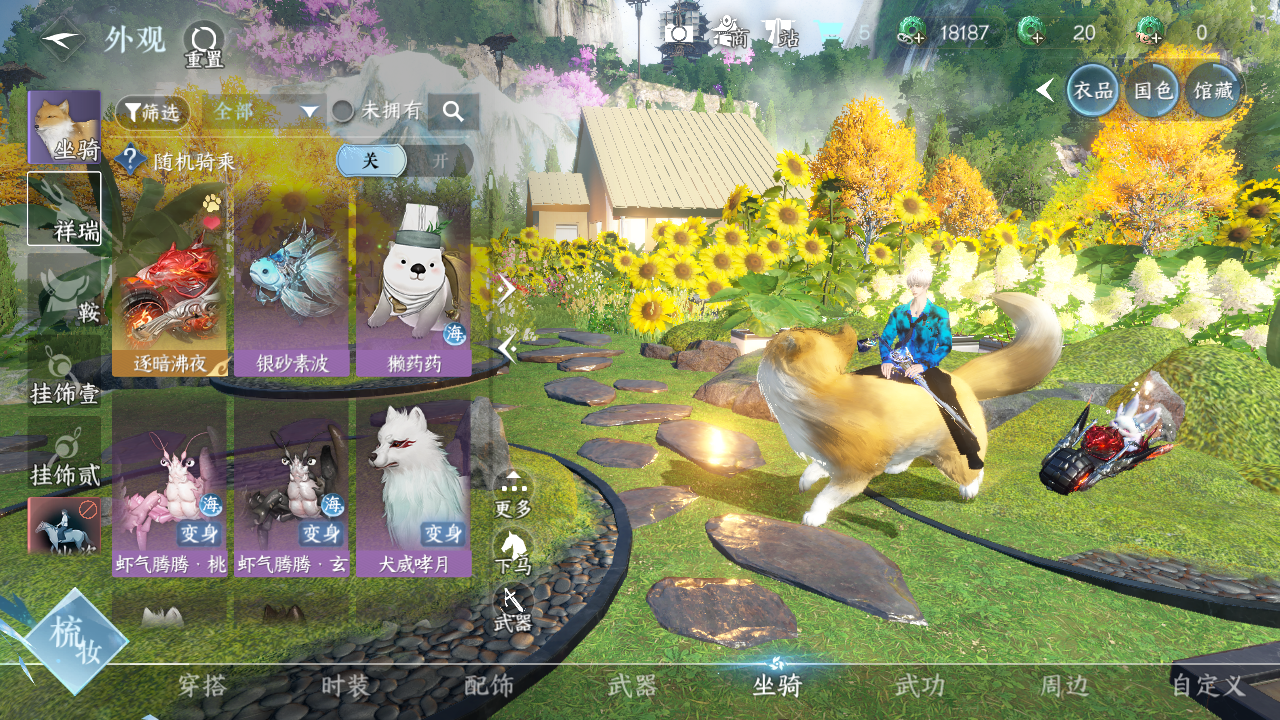The width and height of the screenshot is (1280, 720).
Task: Reset appearance with the 重置 button
Action: [x=204, y=45]
